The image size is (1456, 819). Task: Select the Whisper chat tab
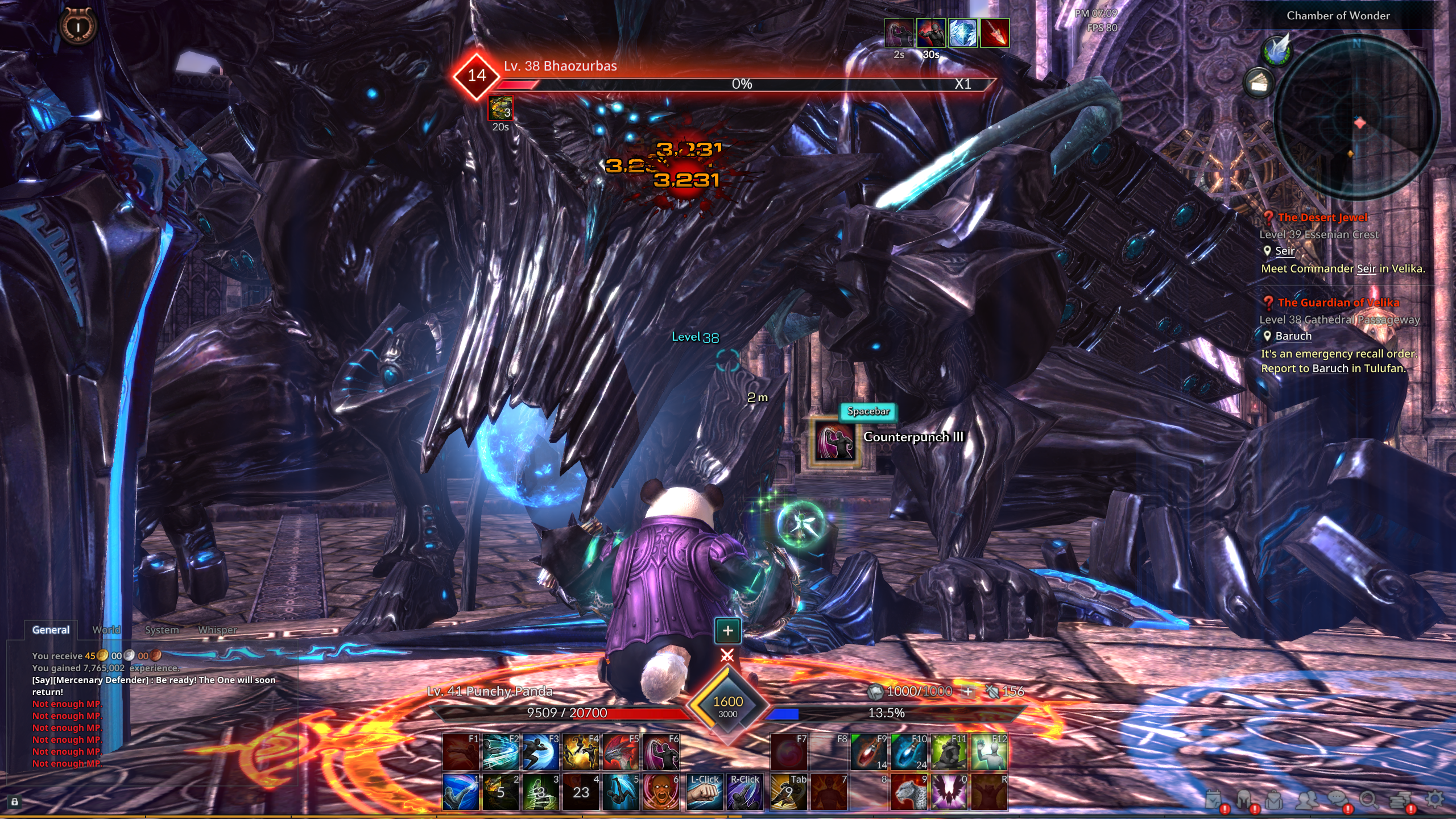coord(218,630)
